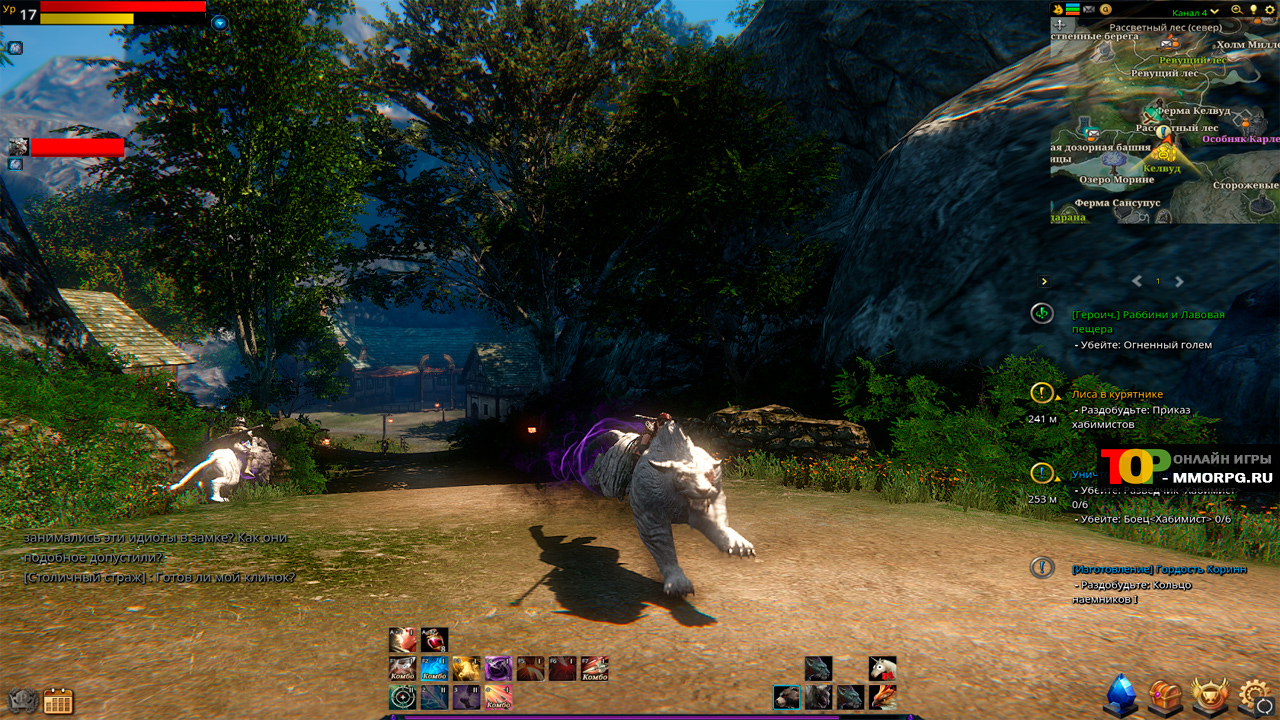Open minimap settings gear icon
1280x720 pixels.
[x=1268, y=9]
